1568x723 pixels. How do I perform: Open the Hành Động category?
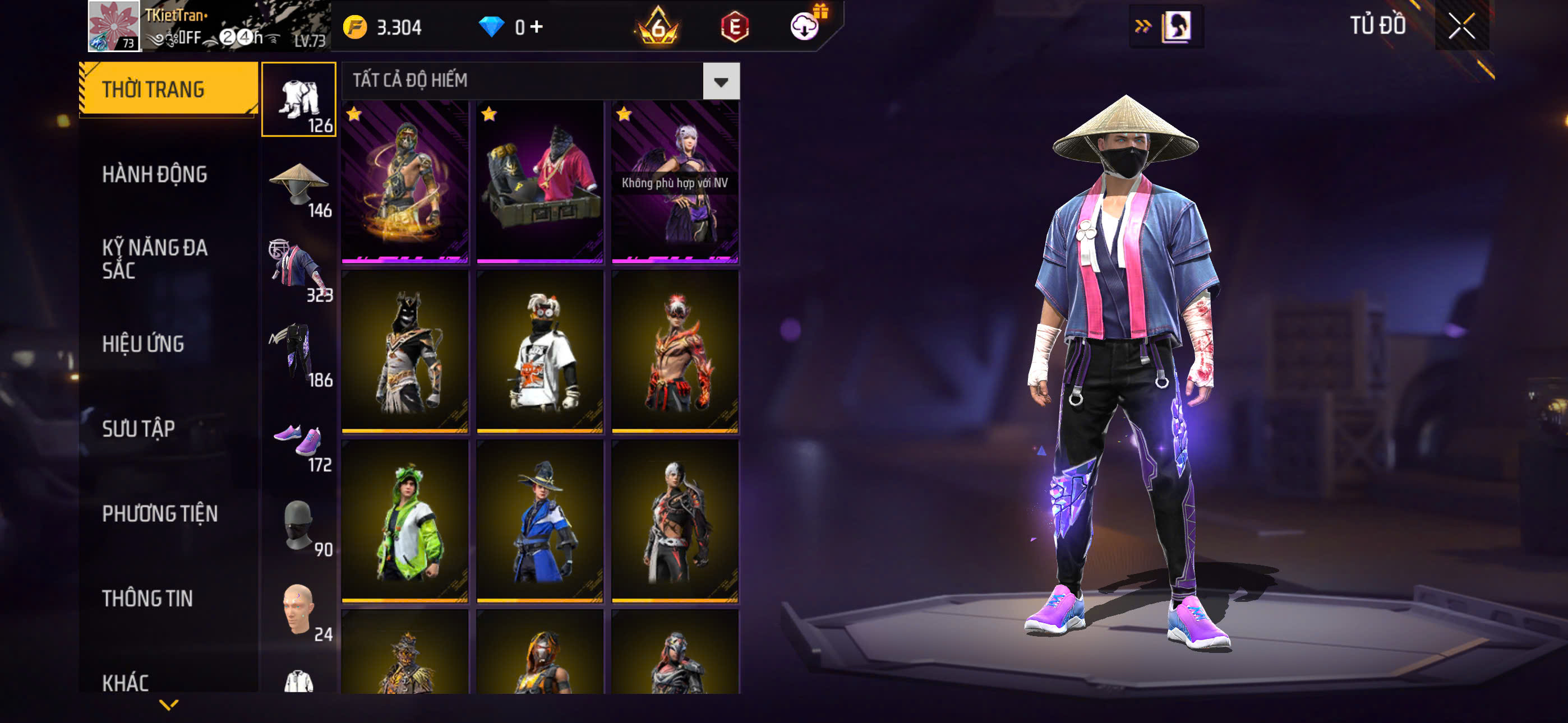tap(155, 175)
